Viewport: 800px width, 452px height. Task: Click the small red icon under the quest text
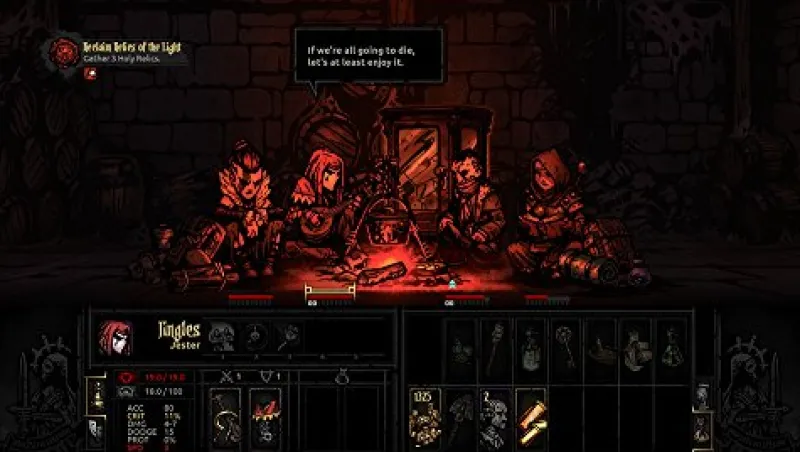click(x=90, y=74)
